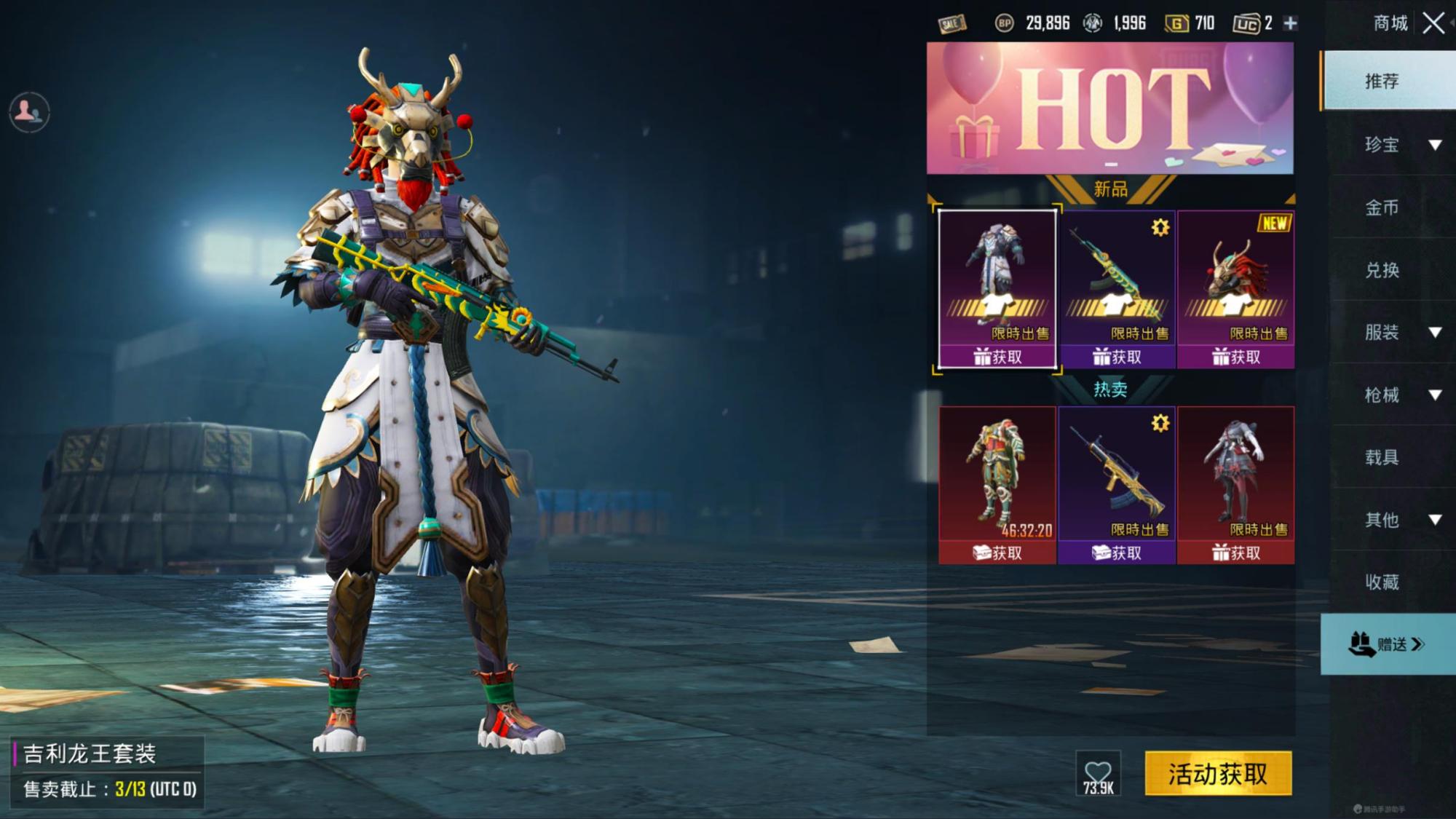The image size is (1456, 819).
Task: Expand the 珍宝 treasure category
Action: tap(1398, 145)
